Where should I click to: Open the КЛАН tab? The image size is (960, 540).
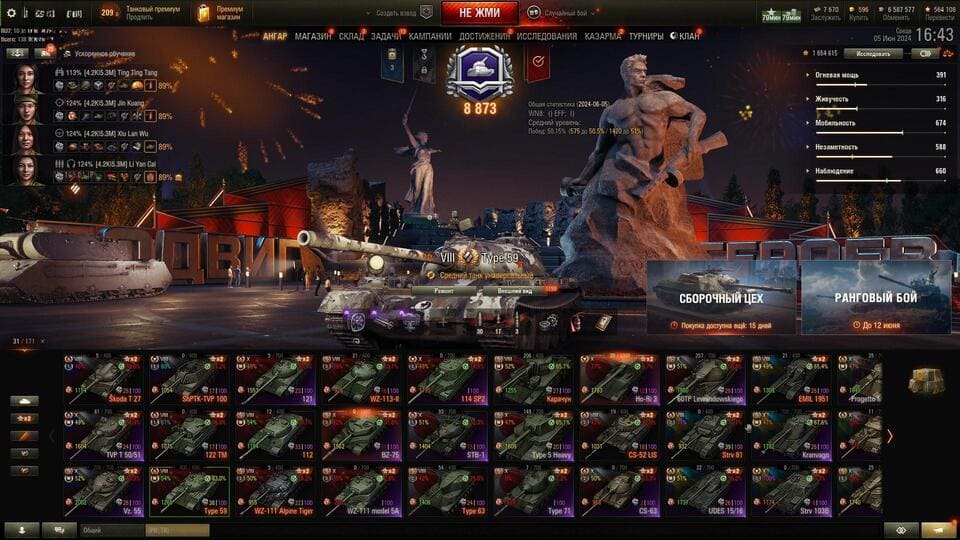pos(688,37)
